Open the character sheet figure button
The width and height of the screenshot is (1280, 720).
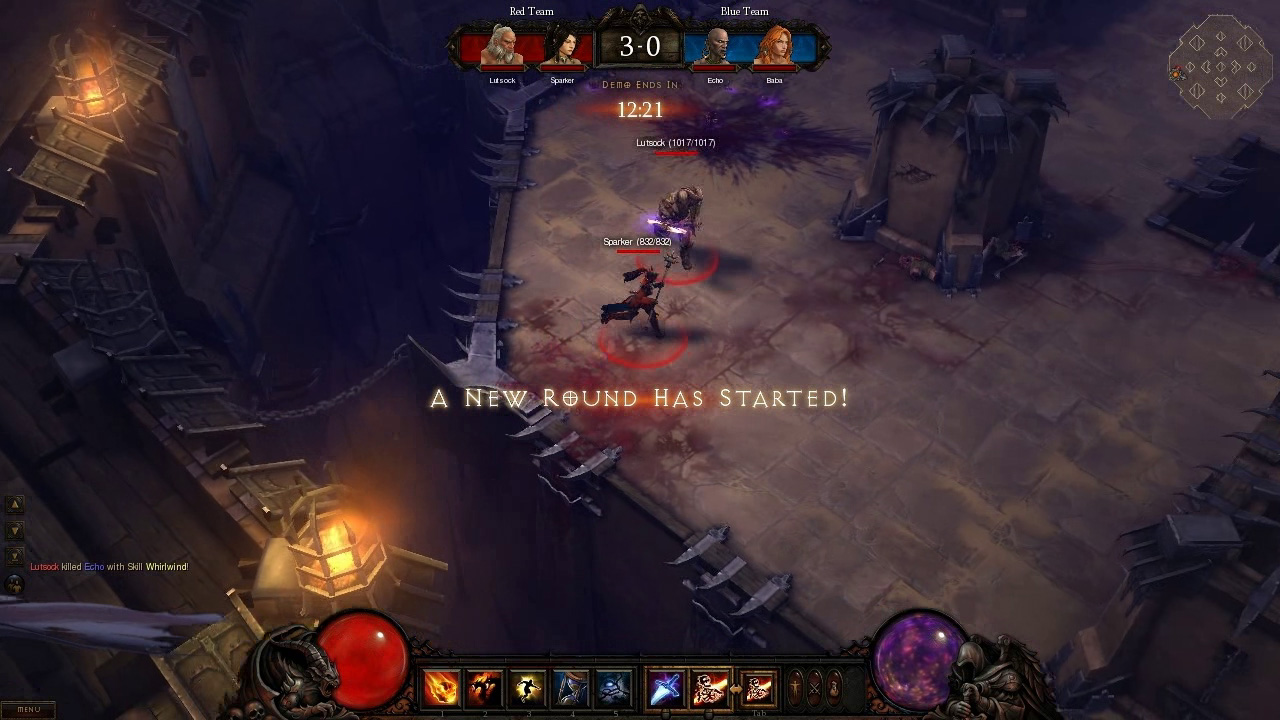point(795,688)
